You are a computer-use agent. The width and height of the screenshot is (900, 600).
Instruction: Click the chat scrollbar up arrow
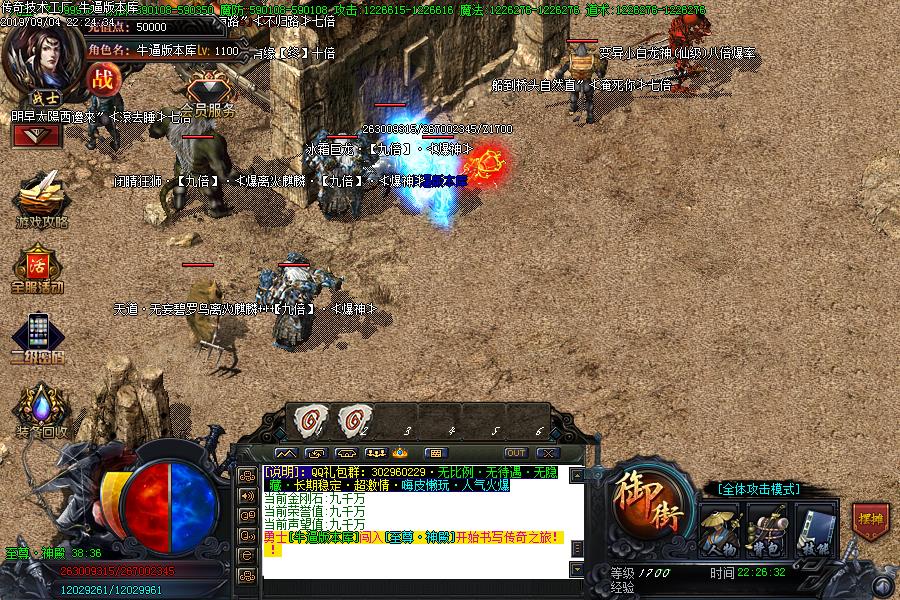click(x=576, y=472)
